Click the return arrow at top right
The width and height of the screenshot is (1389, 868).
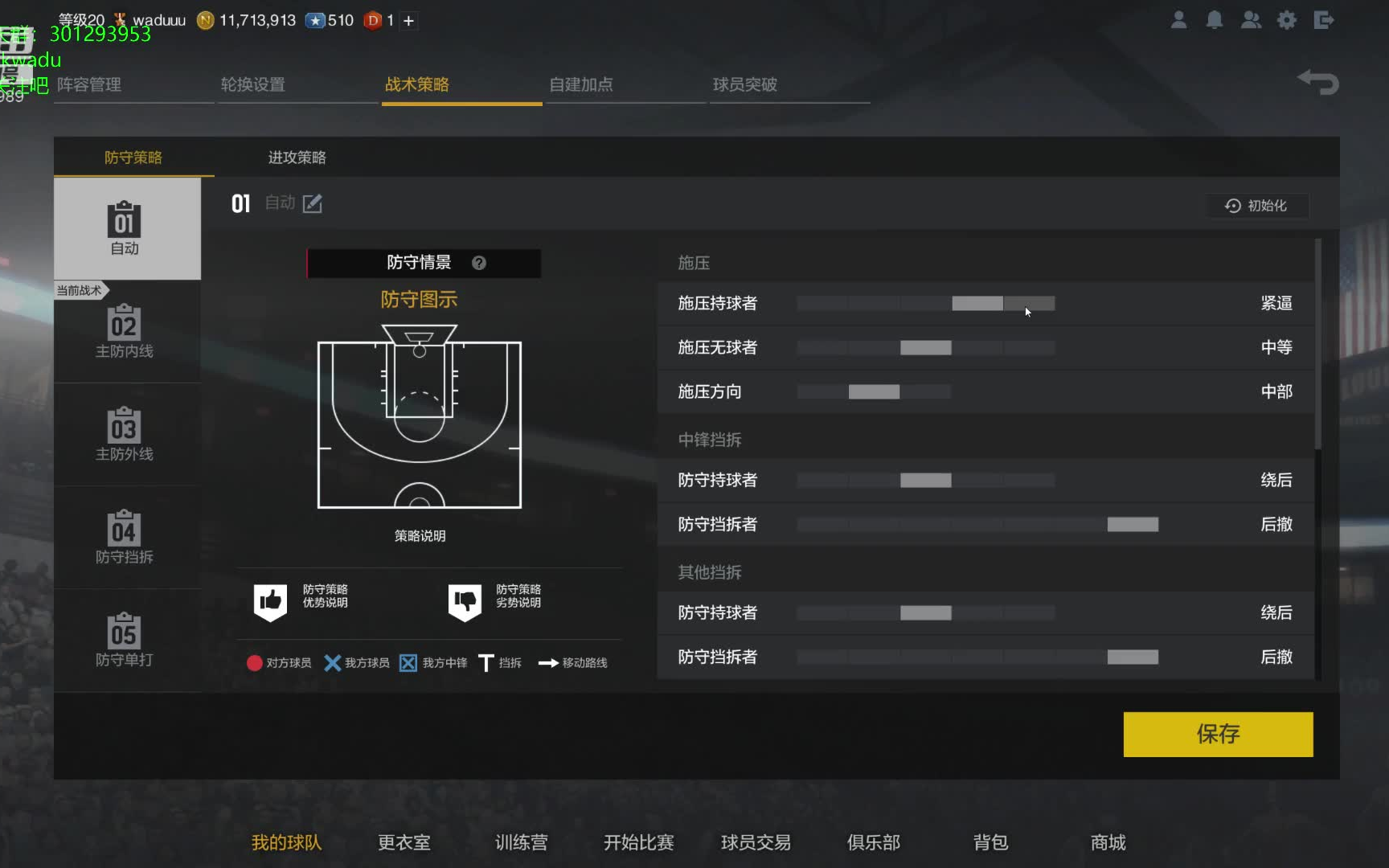pyautogui.click(x=1317, y=81)
